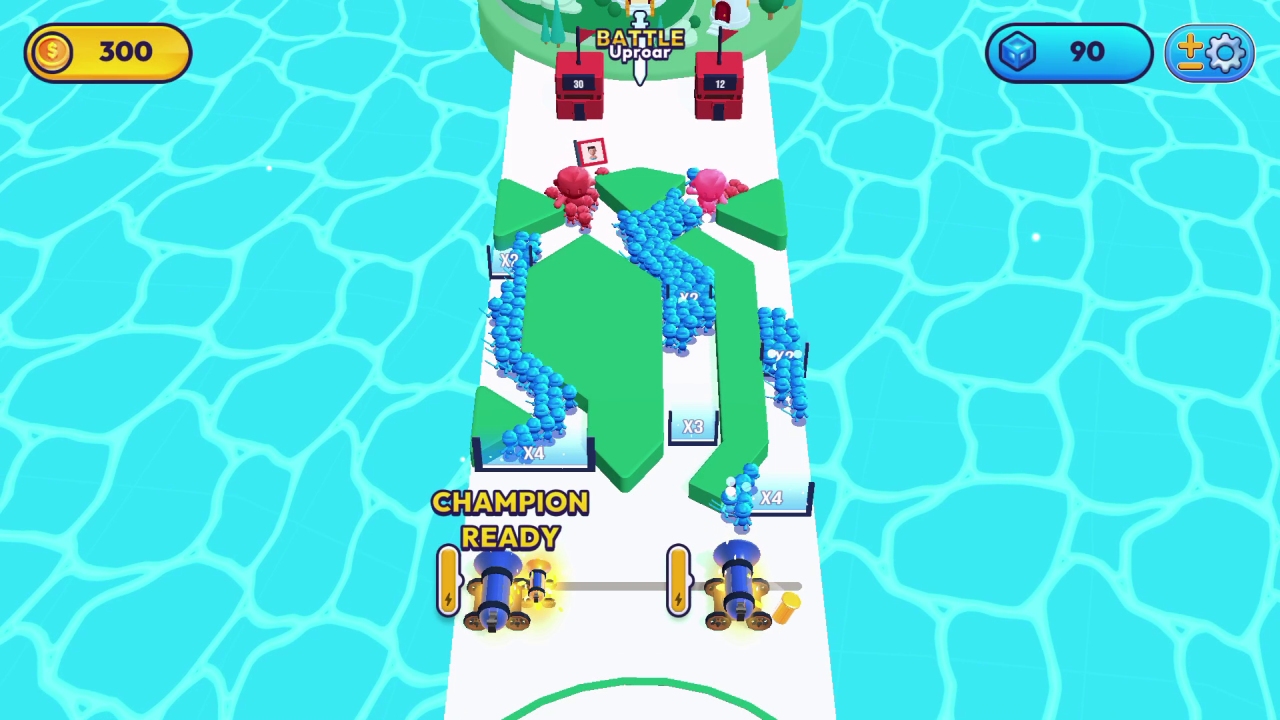1280x720 pixels.
Task: Tap the red enemy portrait frame above crowd
Action: point(592,152)
